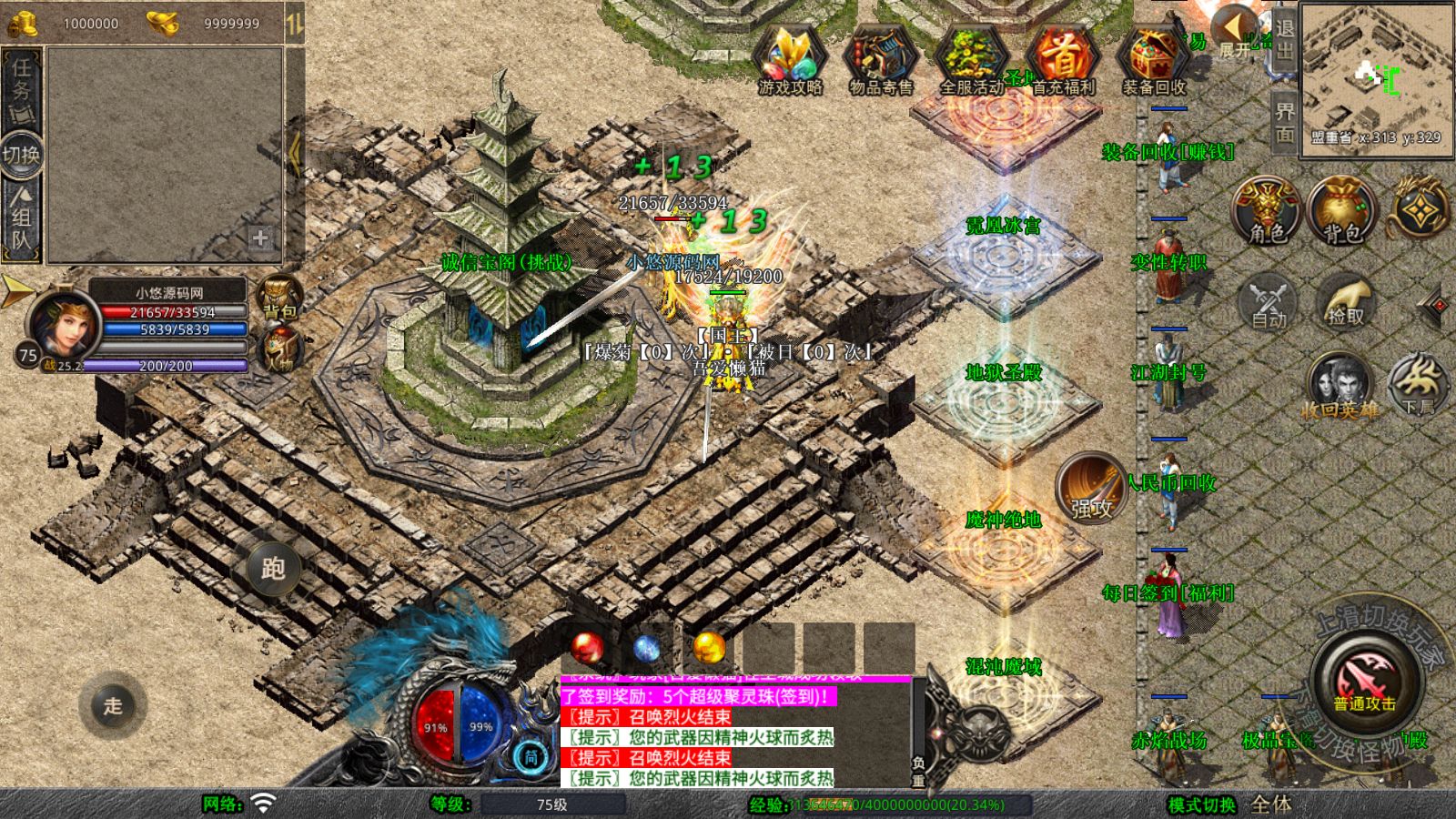Toggle 自动 auto-combat

pyautogui.click(x=1269, y=300)
